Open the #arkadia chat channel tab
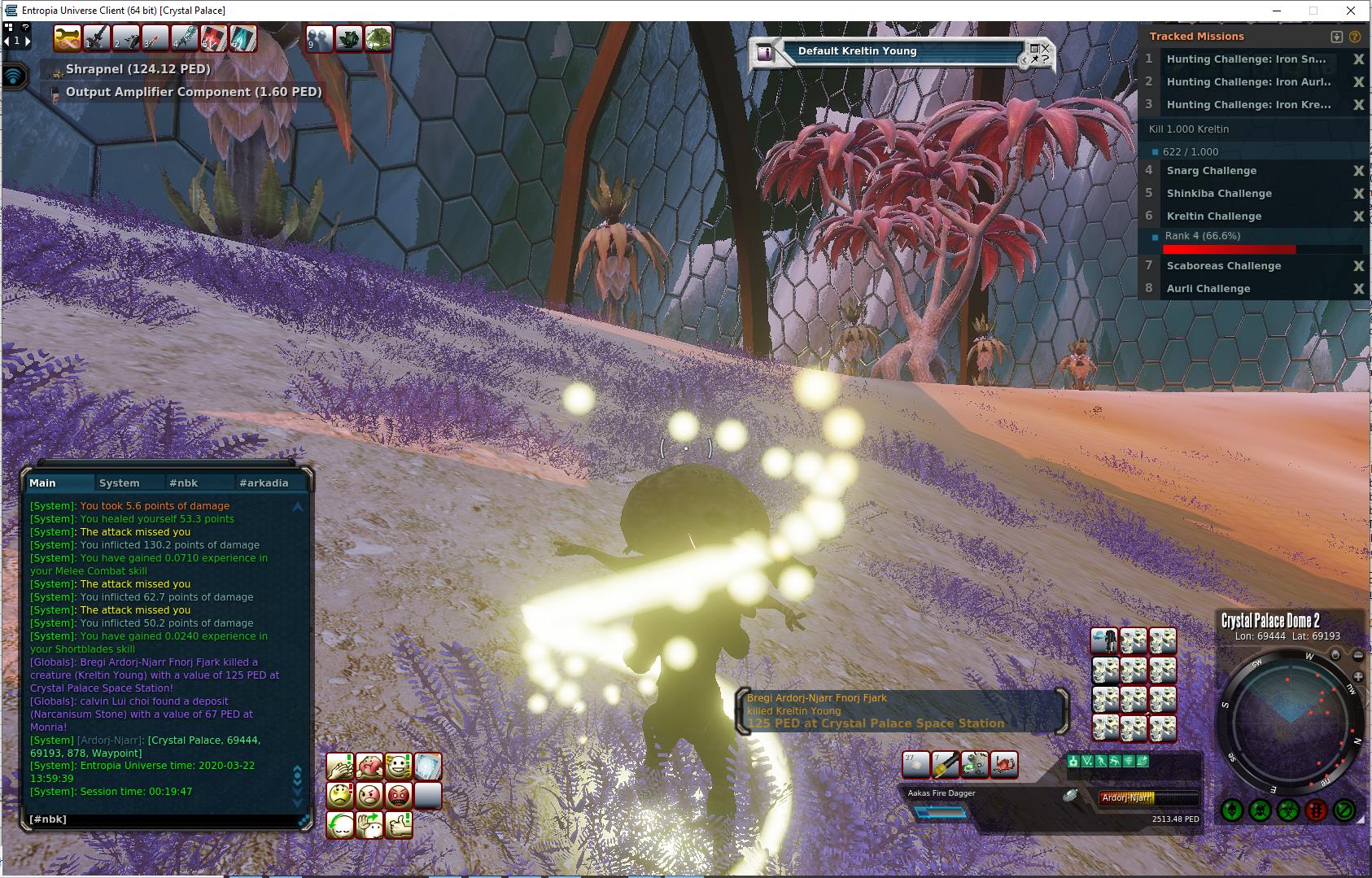The image size is (1372, 878). 264,483
